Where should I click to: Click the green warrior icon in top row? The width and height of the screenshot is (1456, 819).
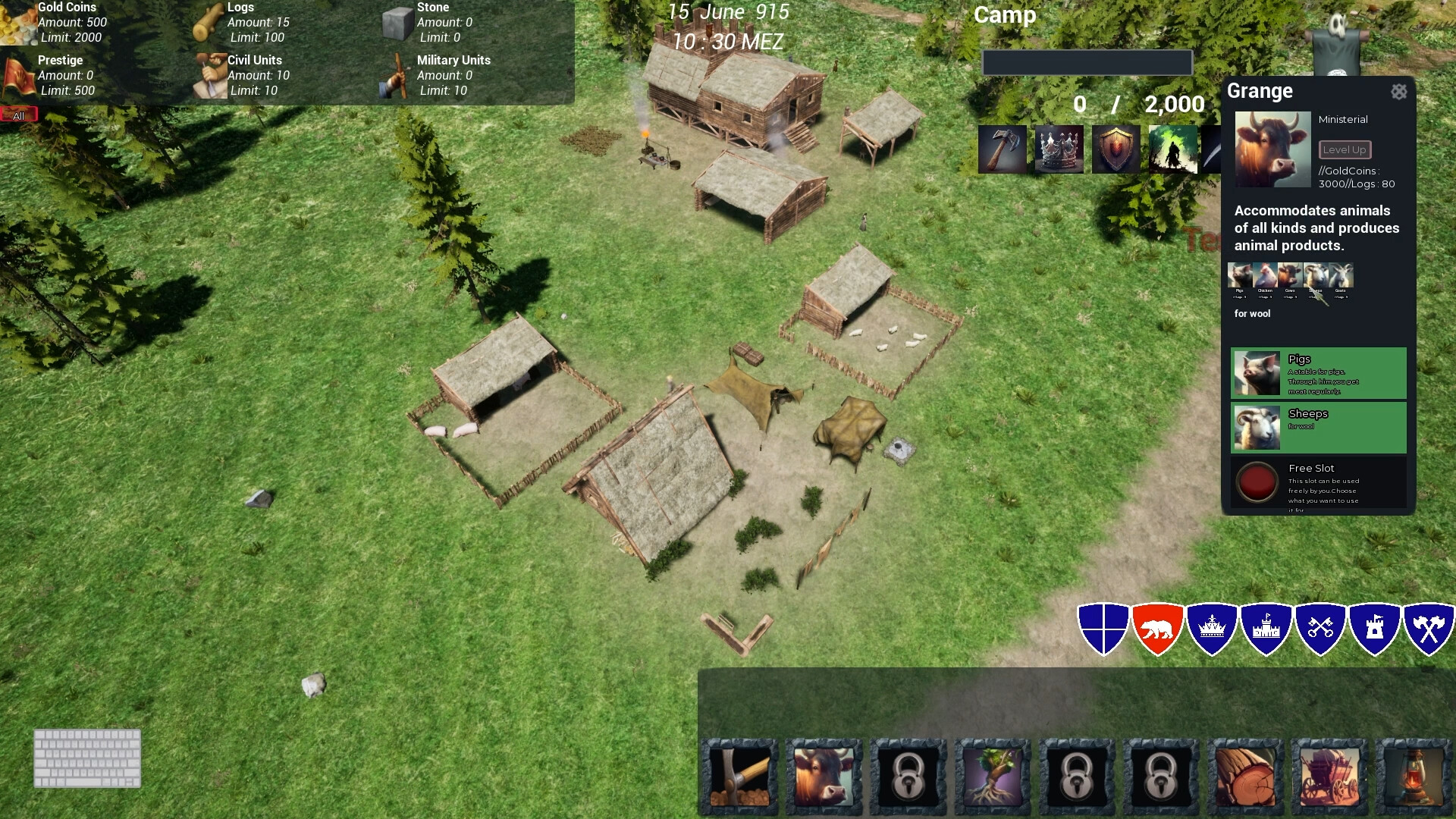(x=1172, y=149)
